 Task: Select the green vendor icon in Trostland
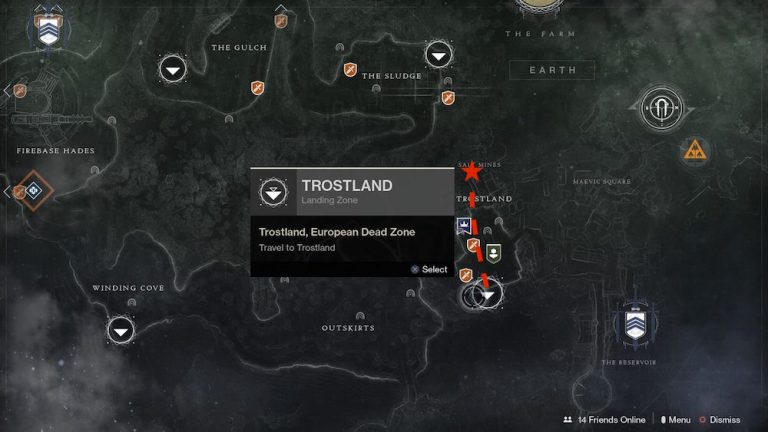point(492,251)
